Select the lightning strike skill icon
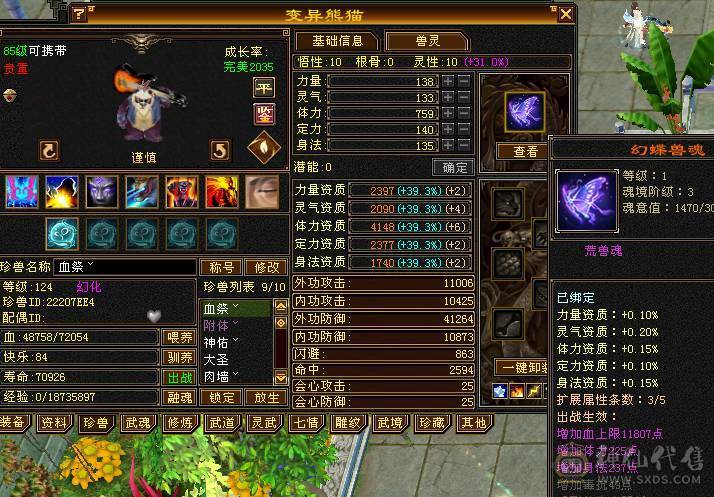 [x=62, y=189]
